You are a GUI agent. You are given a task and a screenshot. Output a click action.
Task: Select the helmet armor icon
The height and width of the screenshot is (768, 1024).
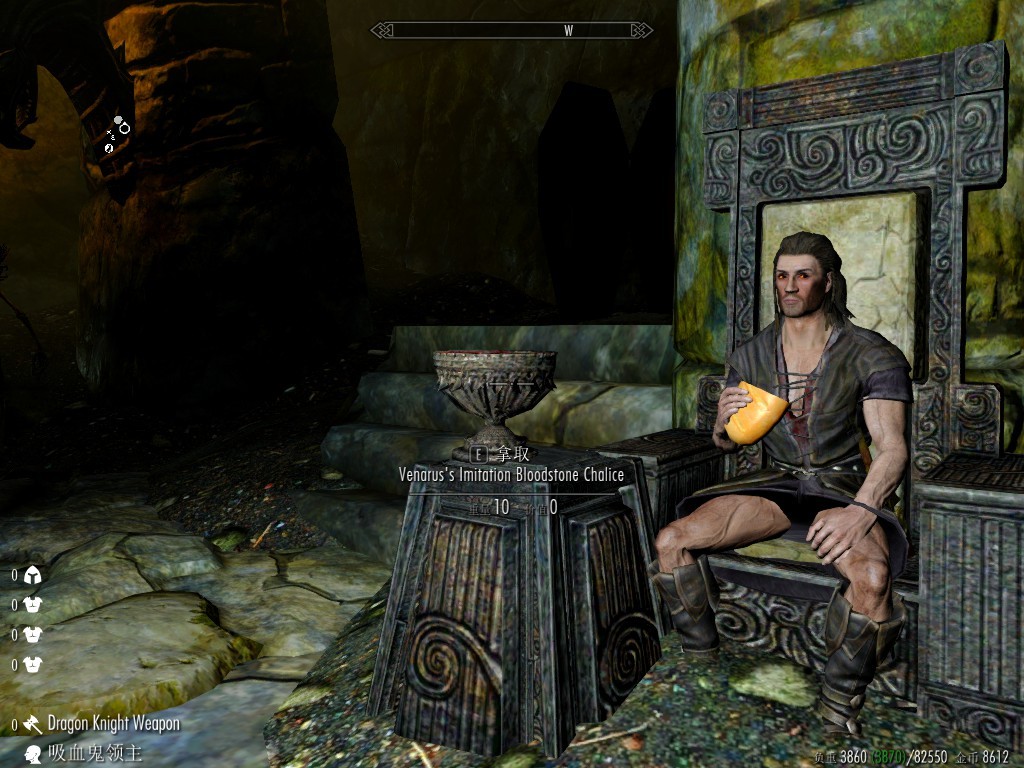32,575
